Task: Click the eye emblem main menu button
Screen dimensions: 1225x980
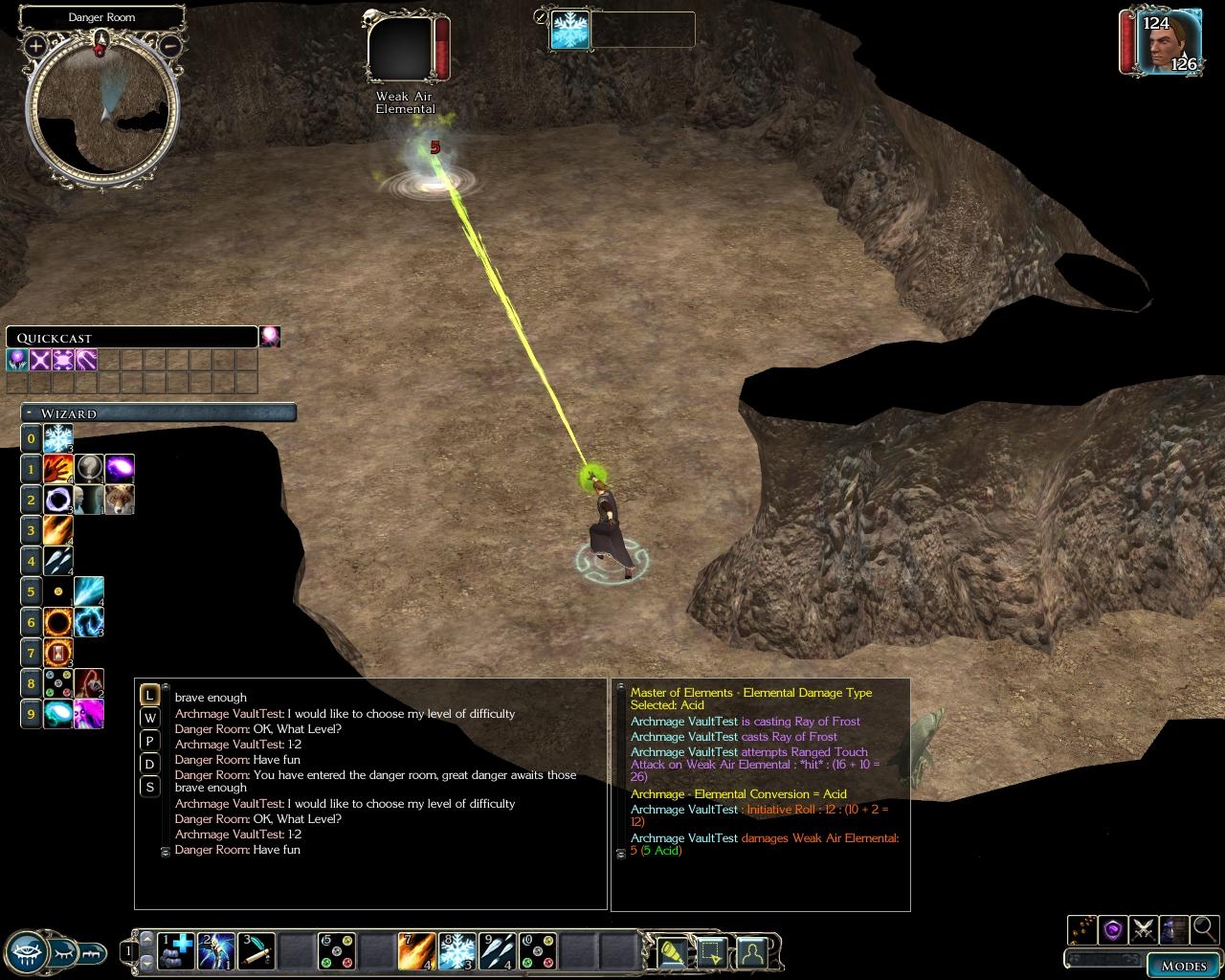Action: pyautogui.click(x=30, y=951)
